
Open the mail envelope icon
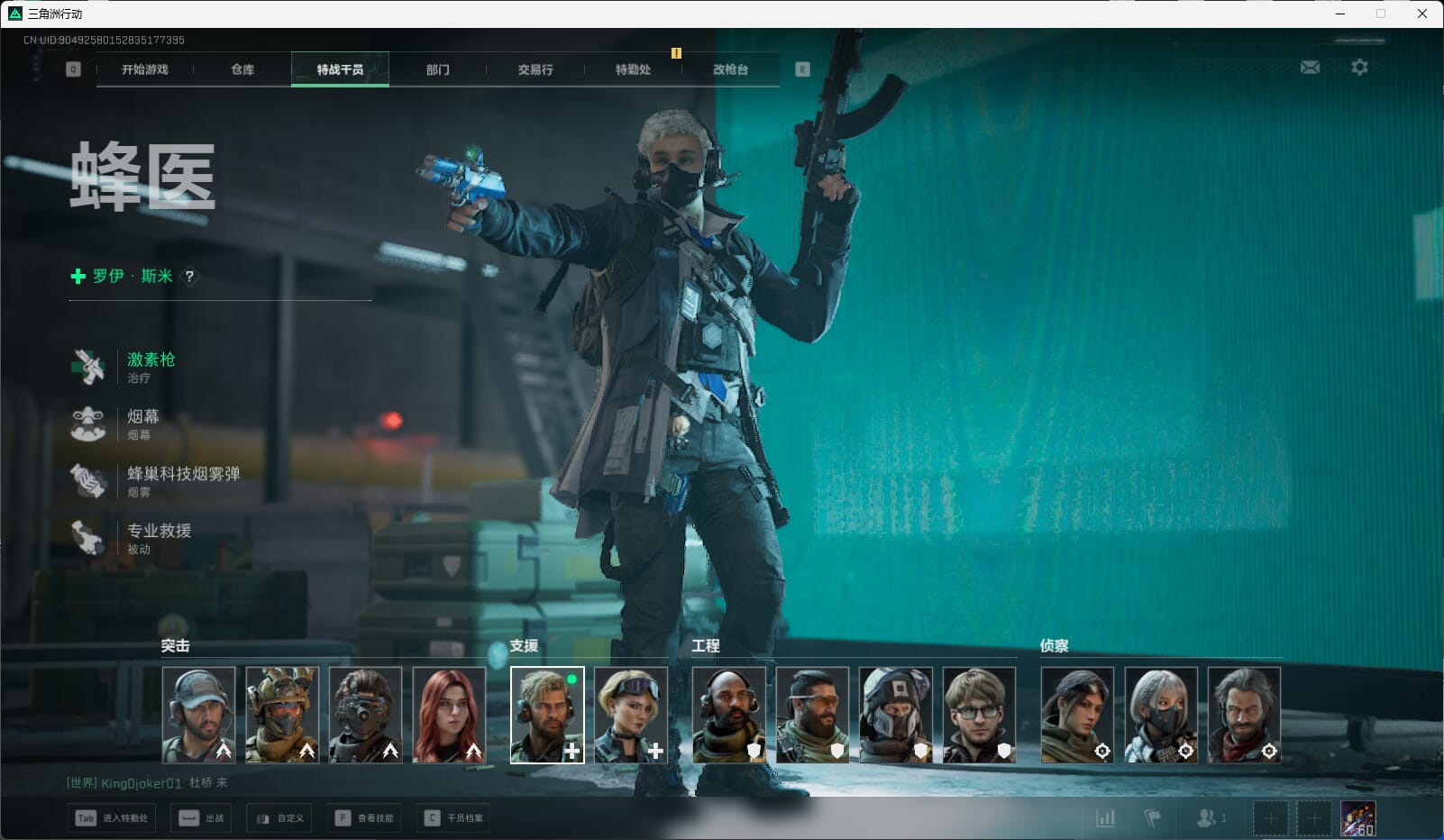point(1310,68)
